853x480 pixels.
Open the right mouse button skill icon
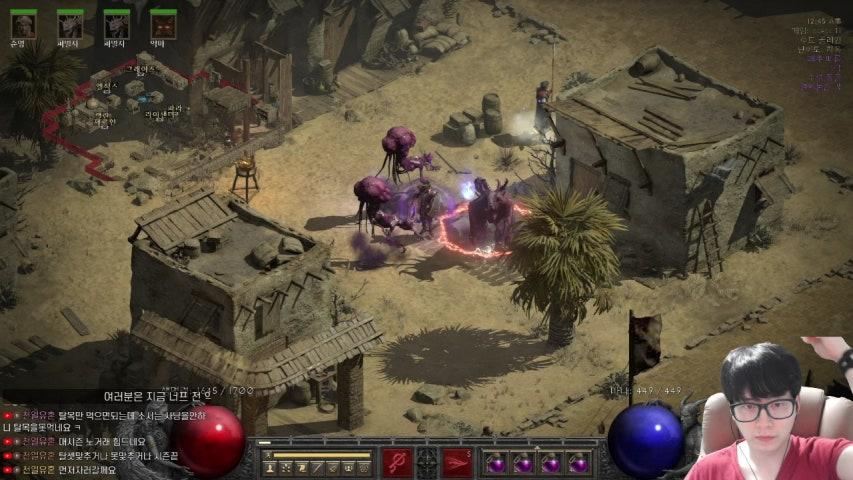(457, 462)
